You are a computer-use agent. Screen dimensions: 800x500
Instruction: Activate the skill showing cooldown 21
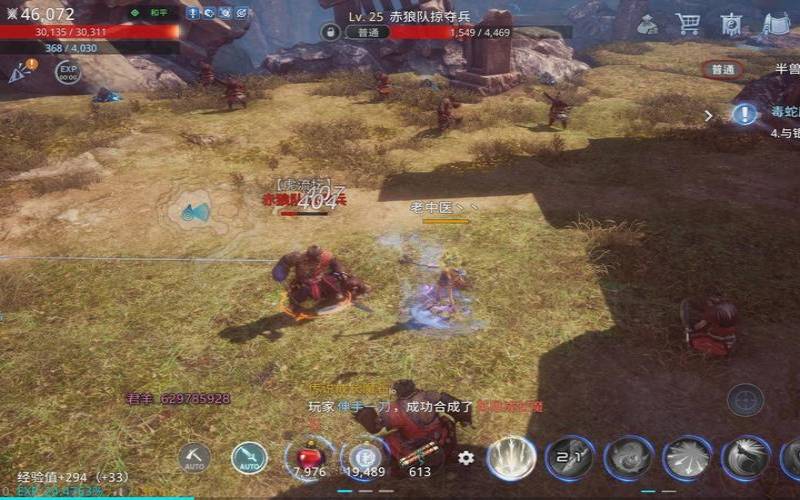pyautogui.click(x=570, y=458)
